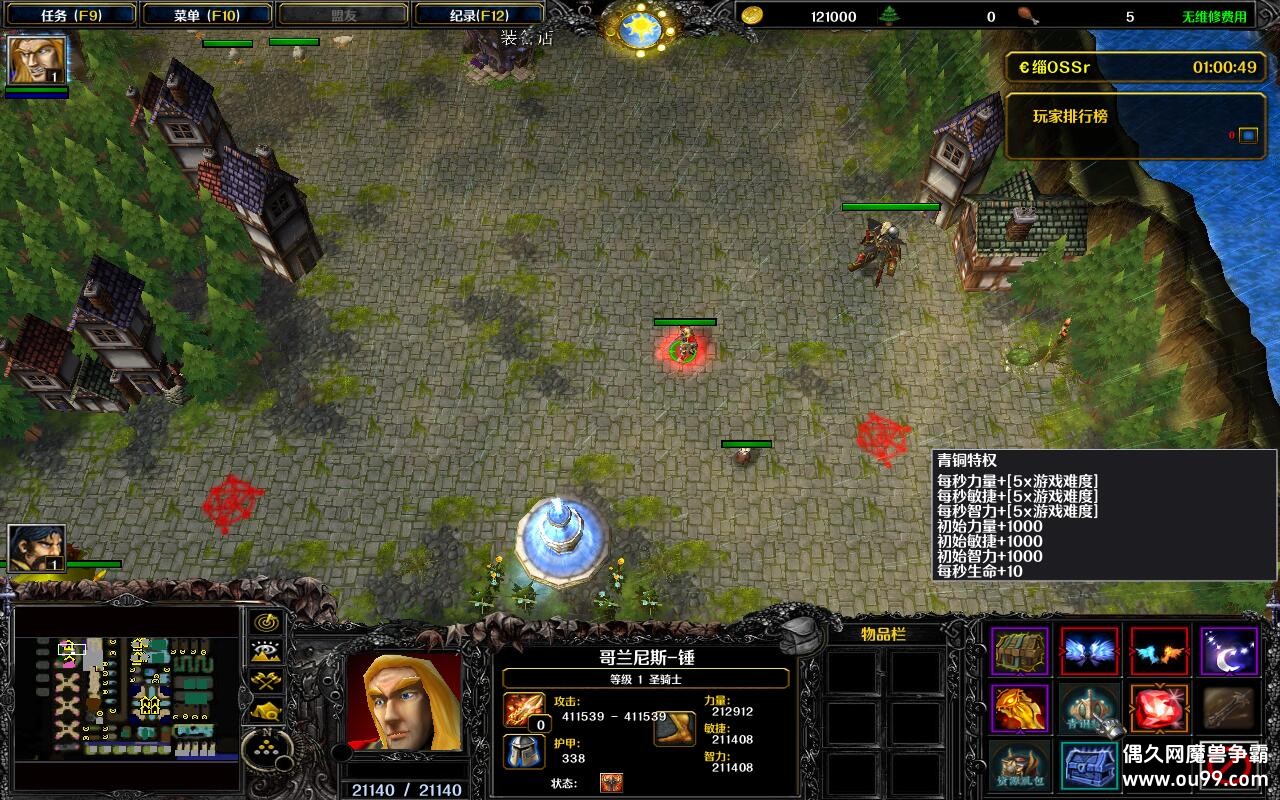Image resolution: width=1280 pixels, height=800 pixels.
Task: Use the purple-framed treasure chest ability
Action: coord(1020,651)
